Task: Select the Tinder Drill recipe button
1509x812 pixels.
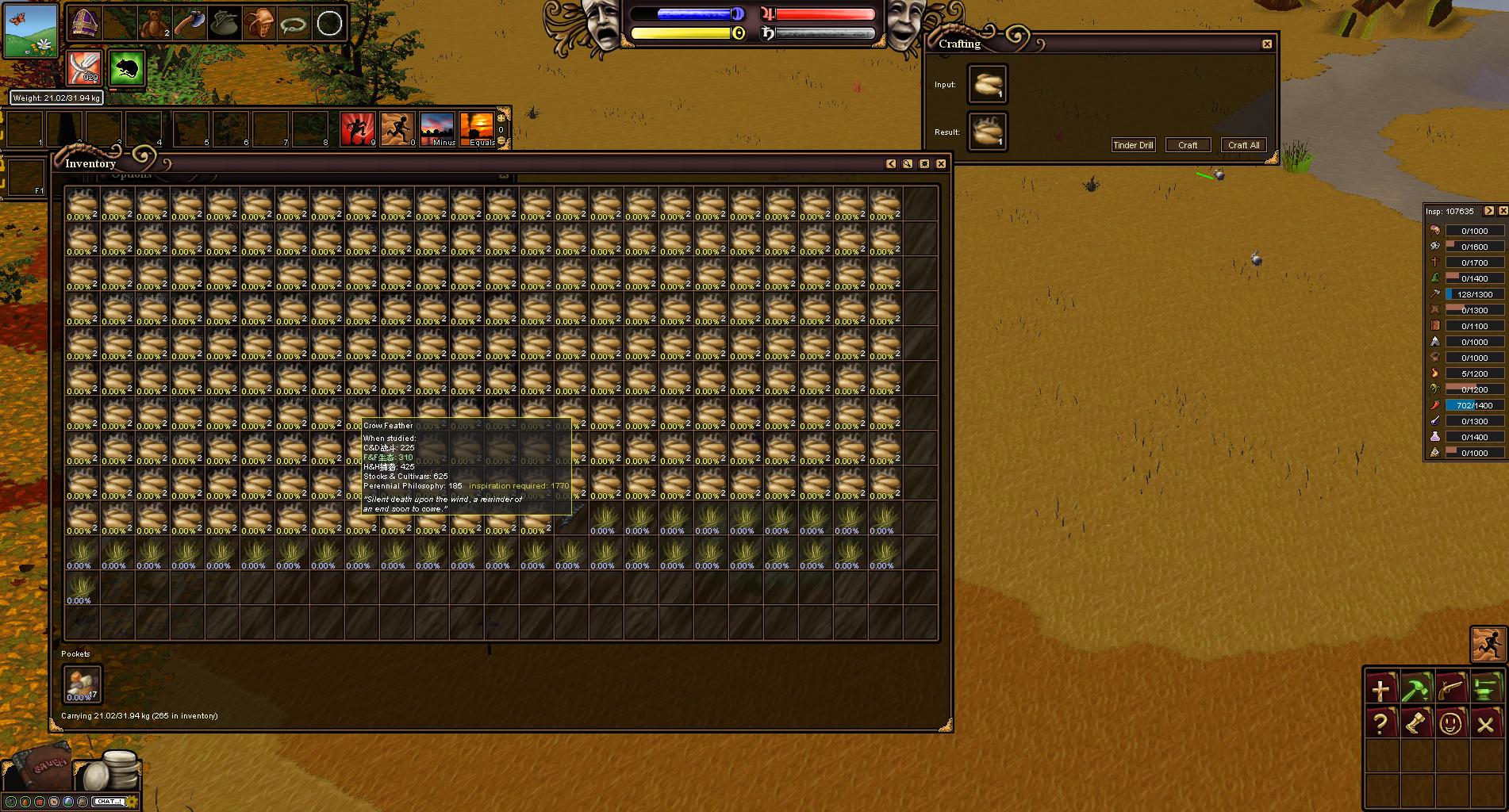Action: click(x=1133, y=145)
